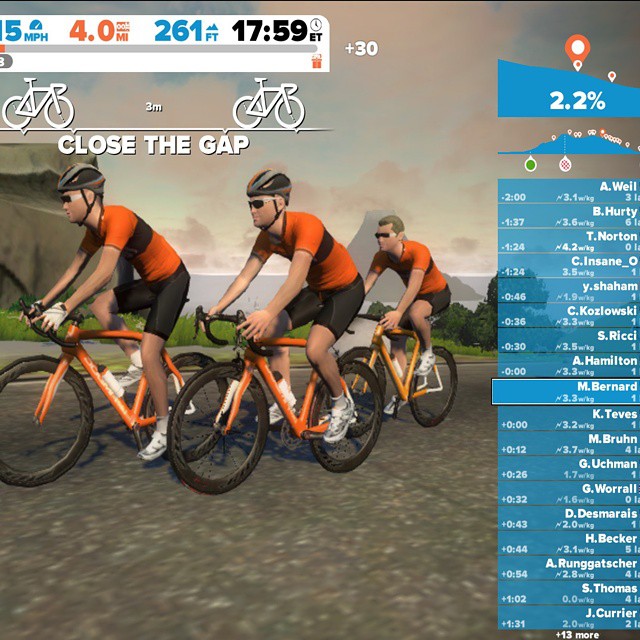Image resolution: width=640 pixels, height=640 pixels.
Task: Expand the "+13 more" riders entry
Action: 577,634
